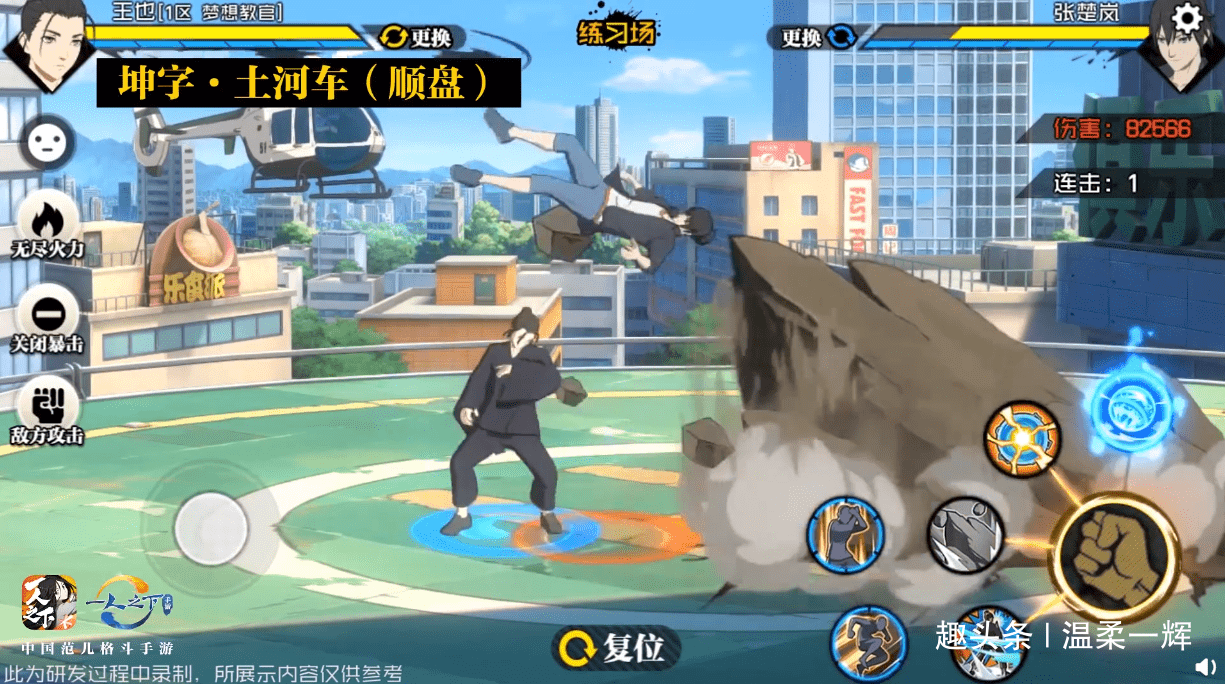1225x684 pixels.
Task: Trigger the blue-ringed guarding figure skill
Action: click(x=846, y=535)
